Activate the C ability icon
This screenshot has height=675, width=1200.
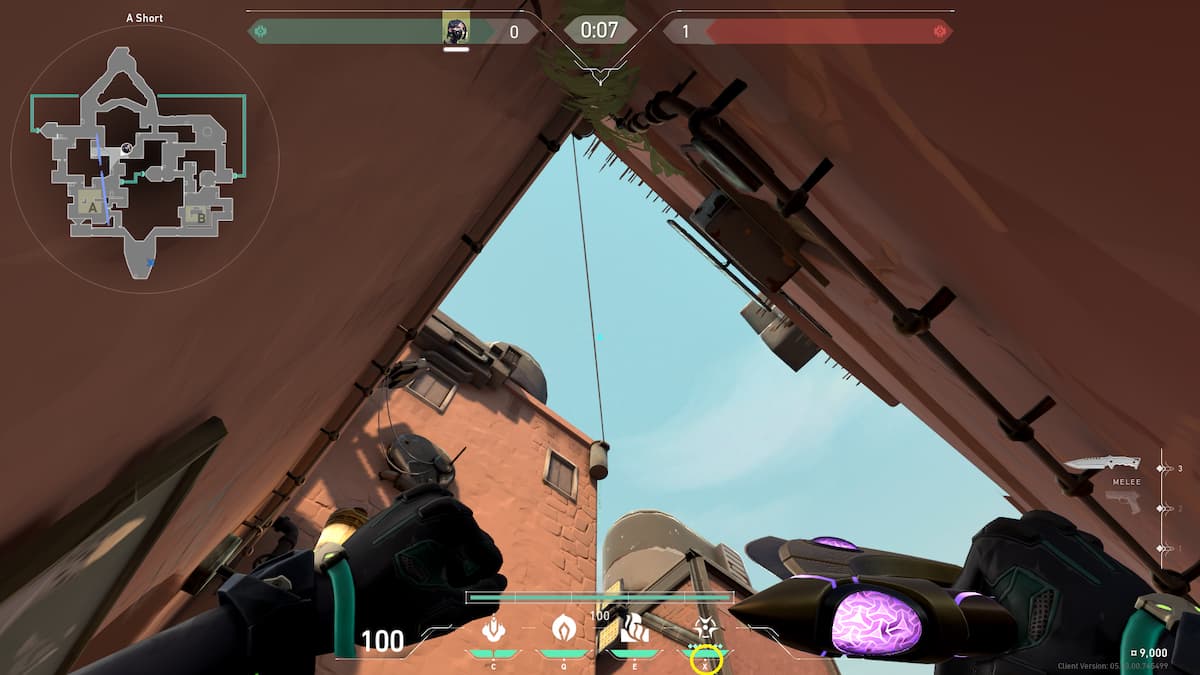[492, 629]
